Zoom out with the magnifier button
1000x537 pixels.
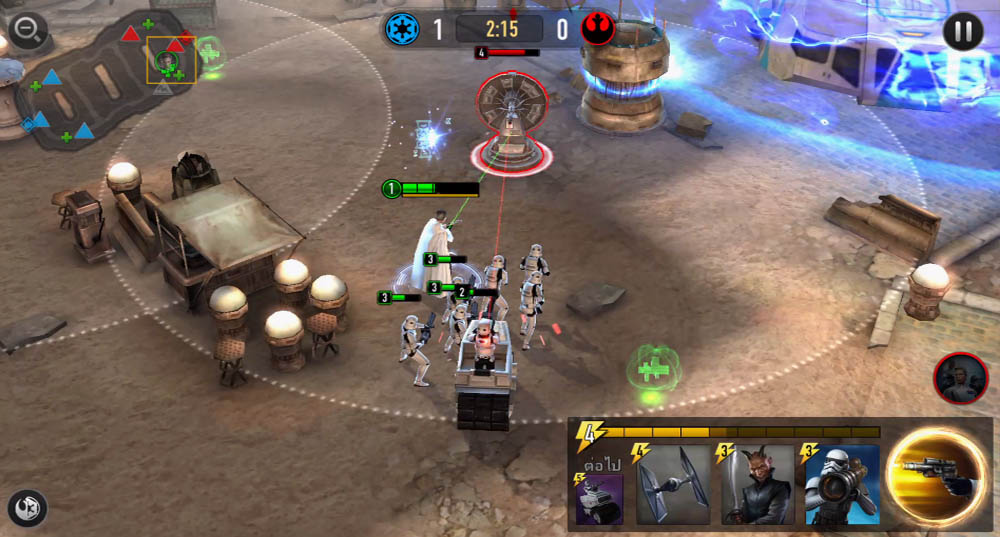coord(27,31)
